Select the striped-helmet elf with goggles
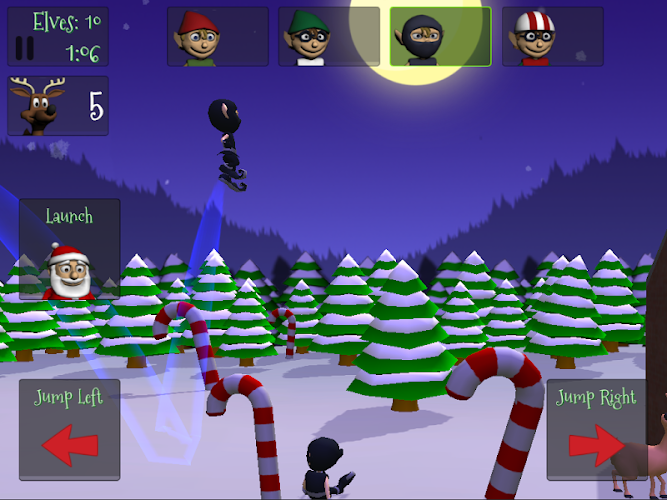 tap(552, 37)
